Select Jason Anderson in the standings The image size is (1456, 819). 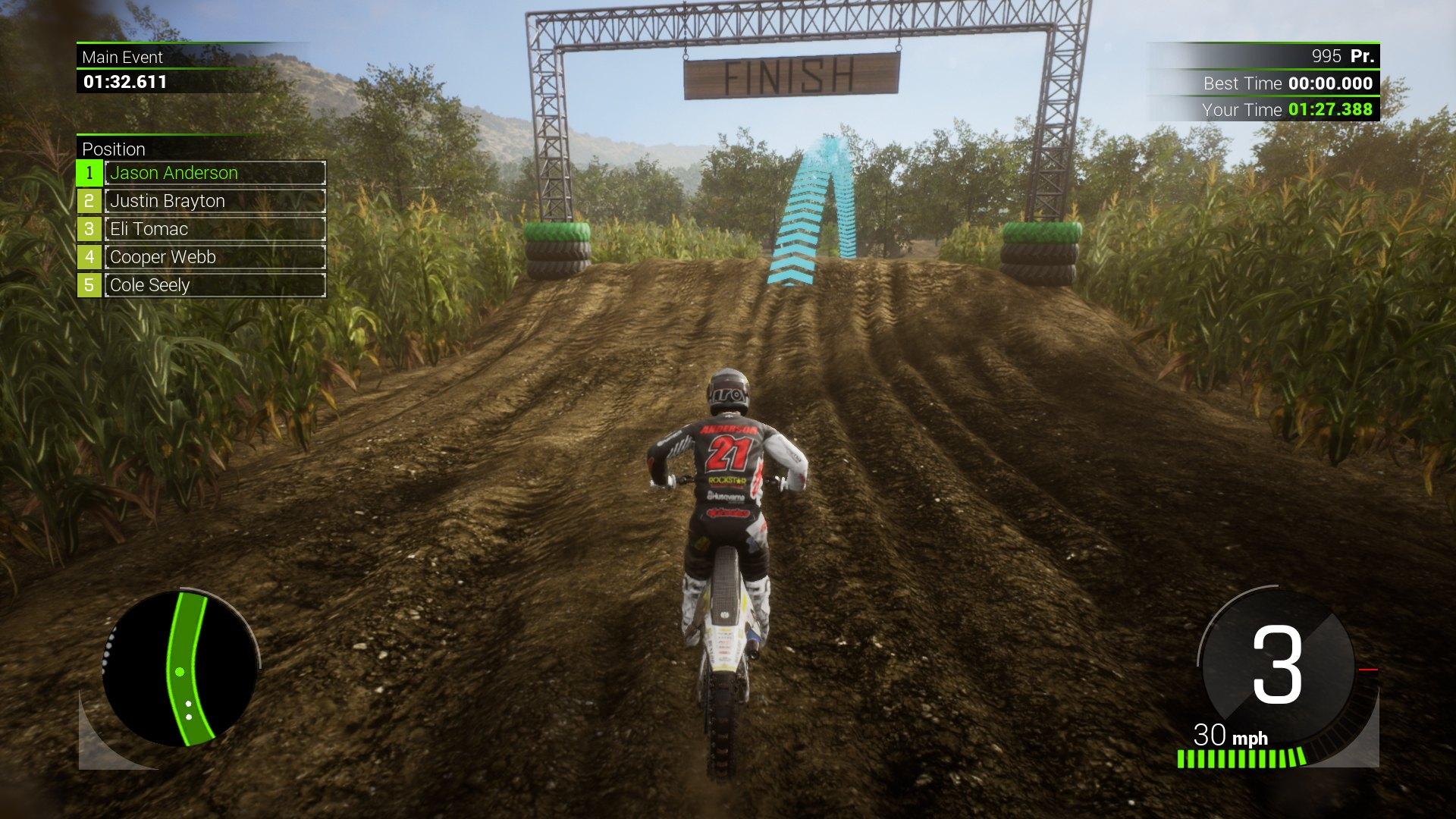[173, 173]
